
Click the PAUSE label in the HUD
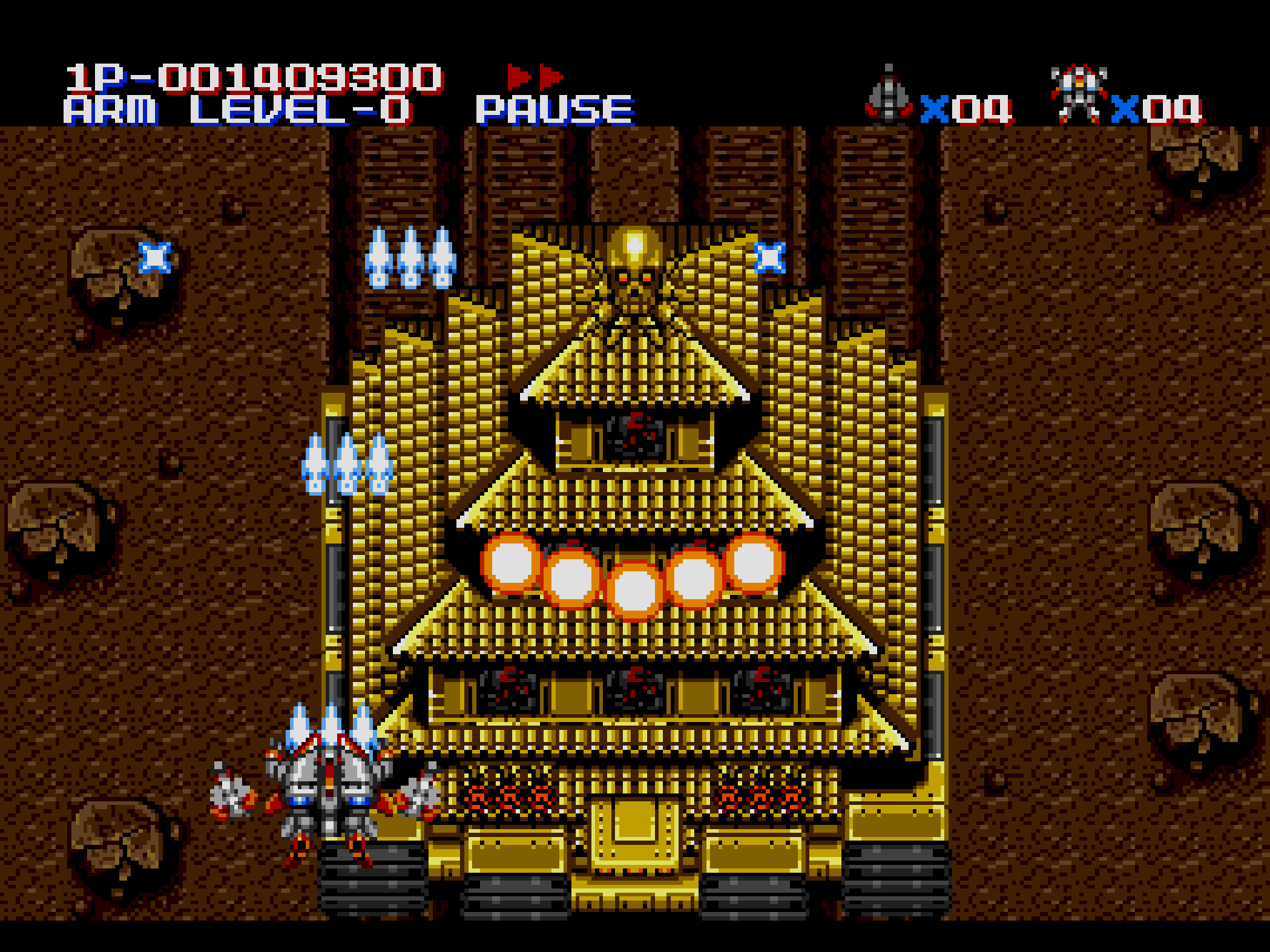point(555,111)
